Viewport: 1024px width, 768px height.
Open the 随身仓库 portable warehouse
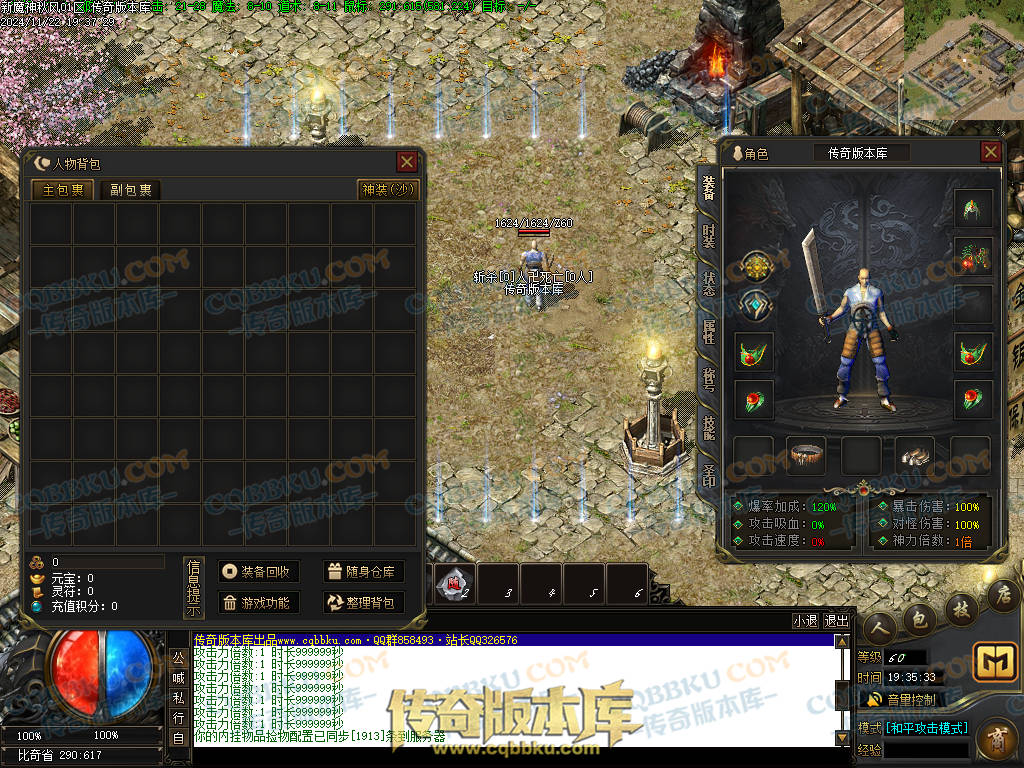coord(364,572)
